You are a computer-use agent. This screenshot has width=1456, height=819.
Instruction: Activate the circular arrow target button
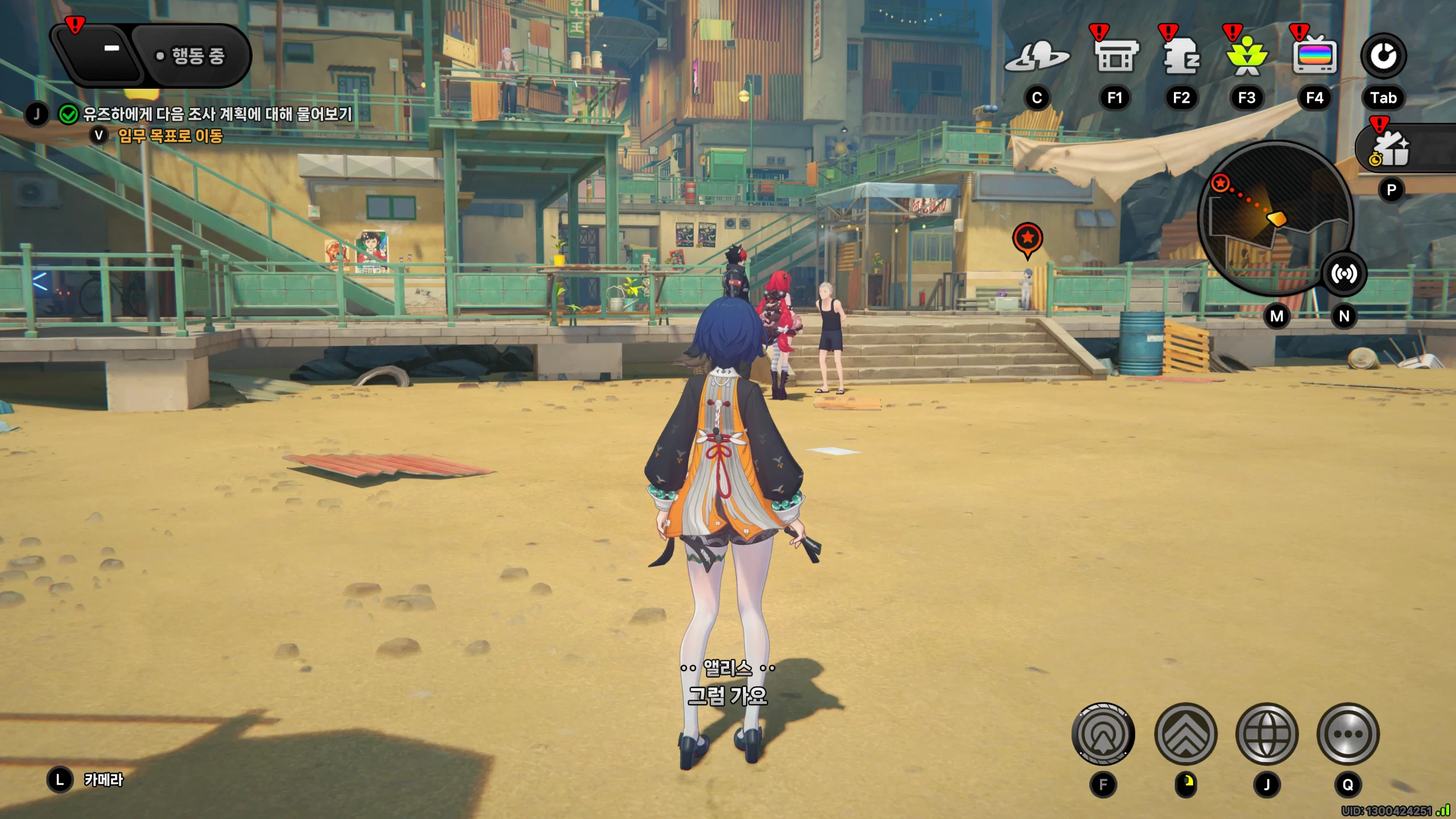pyautogui.click(x=1103, y=734)
